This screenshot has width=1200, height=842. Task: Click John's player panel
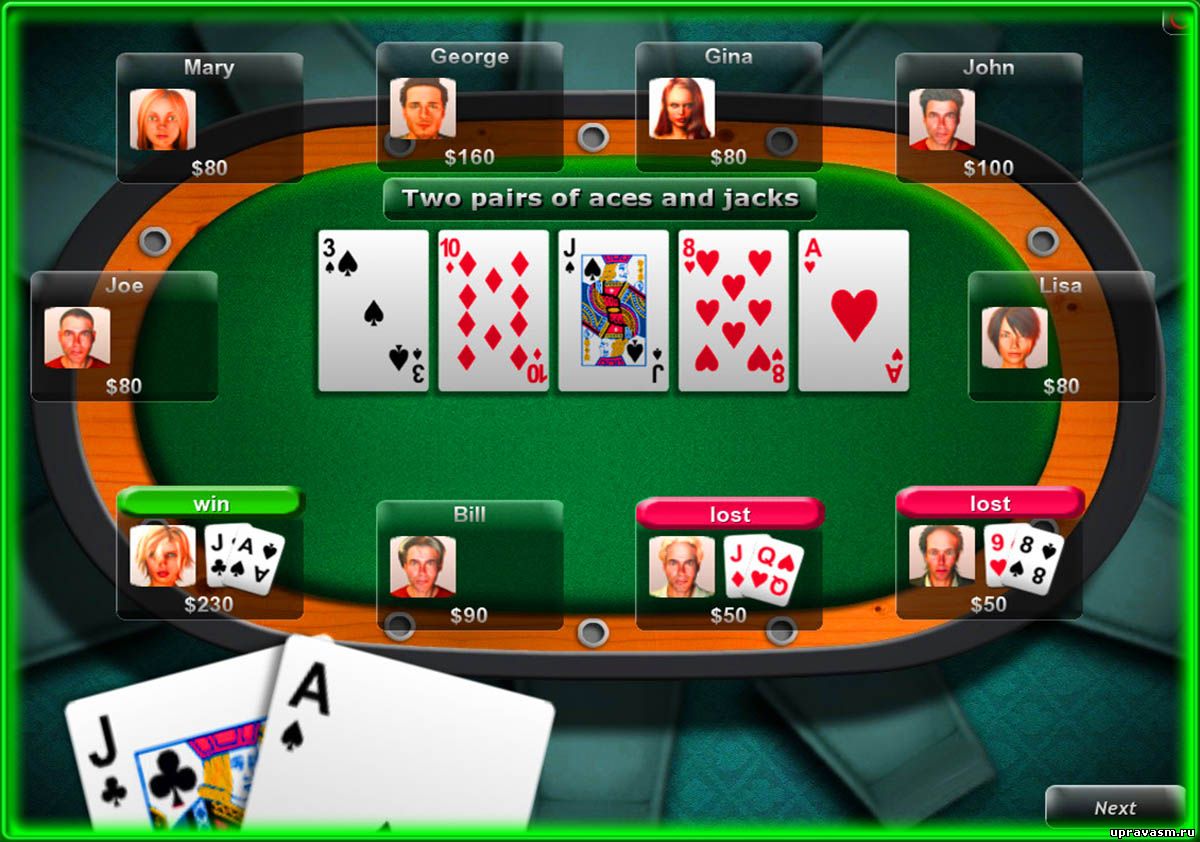tap(988, 118)
